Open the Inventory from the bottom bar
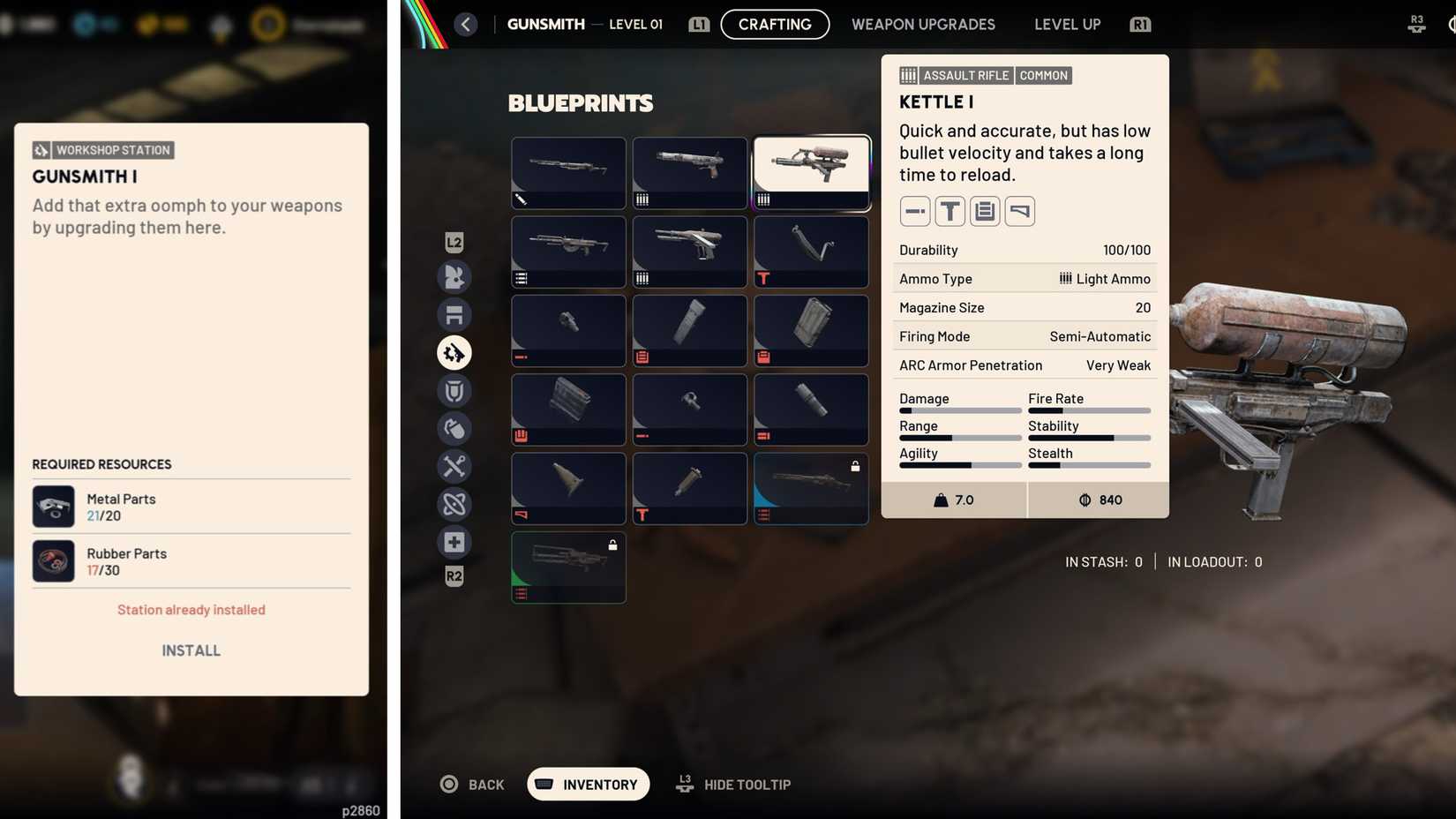1456x819 pixels. click(x=588, y=784)
